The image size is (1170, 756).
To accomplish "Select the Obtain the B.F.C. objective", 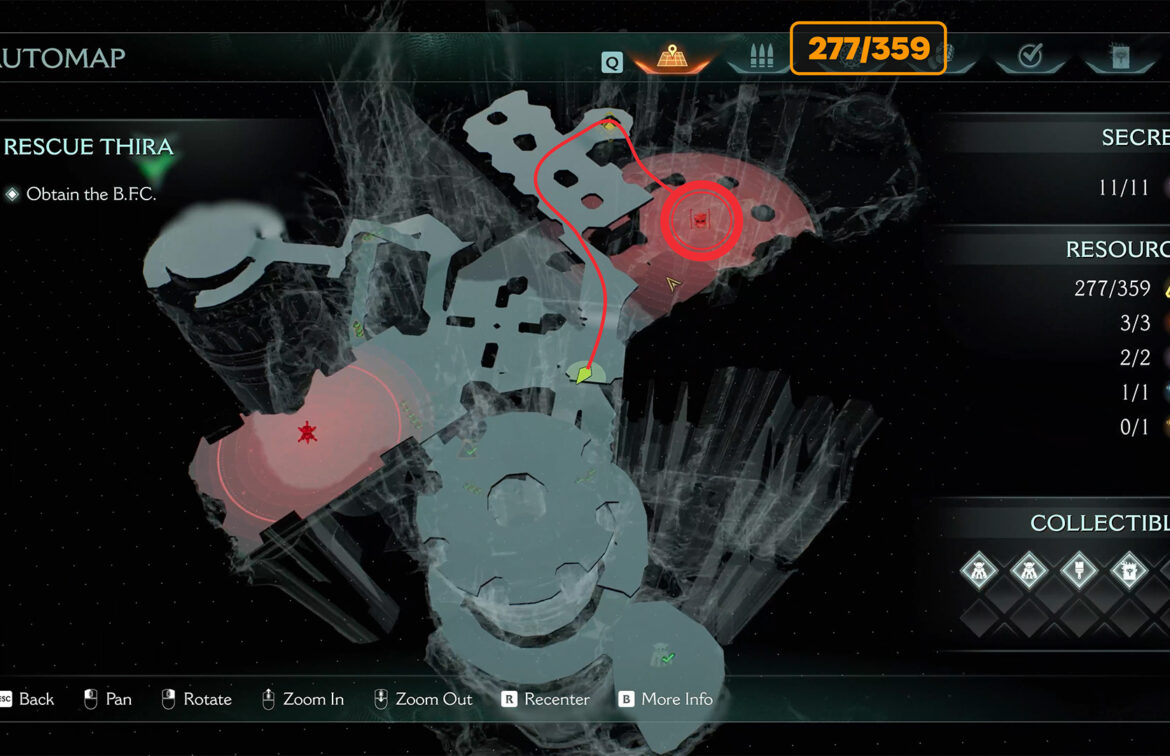I will pyautogui.click(x=91, y=194).
